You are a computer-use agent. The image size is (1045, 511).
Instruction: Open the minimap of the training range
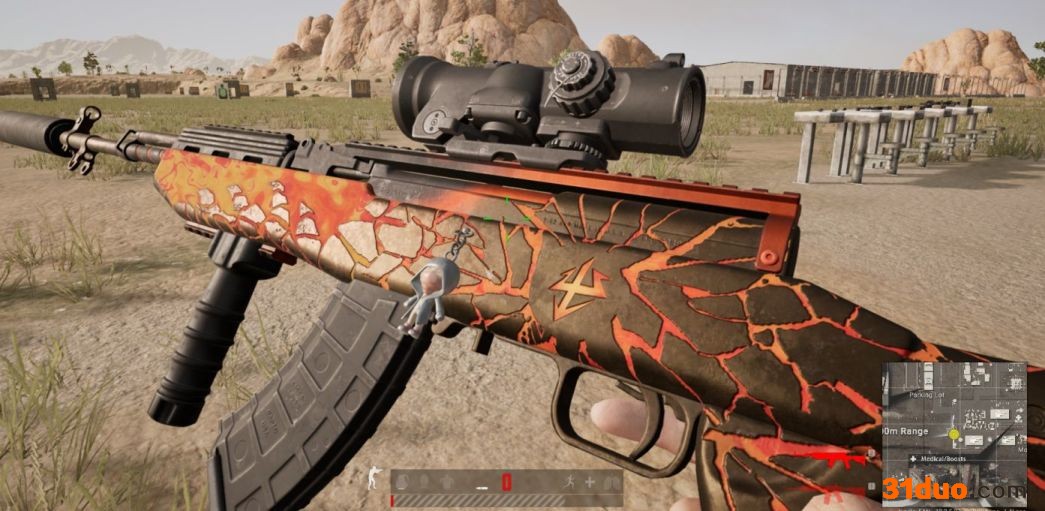coord(955,400)
